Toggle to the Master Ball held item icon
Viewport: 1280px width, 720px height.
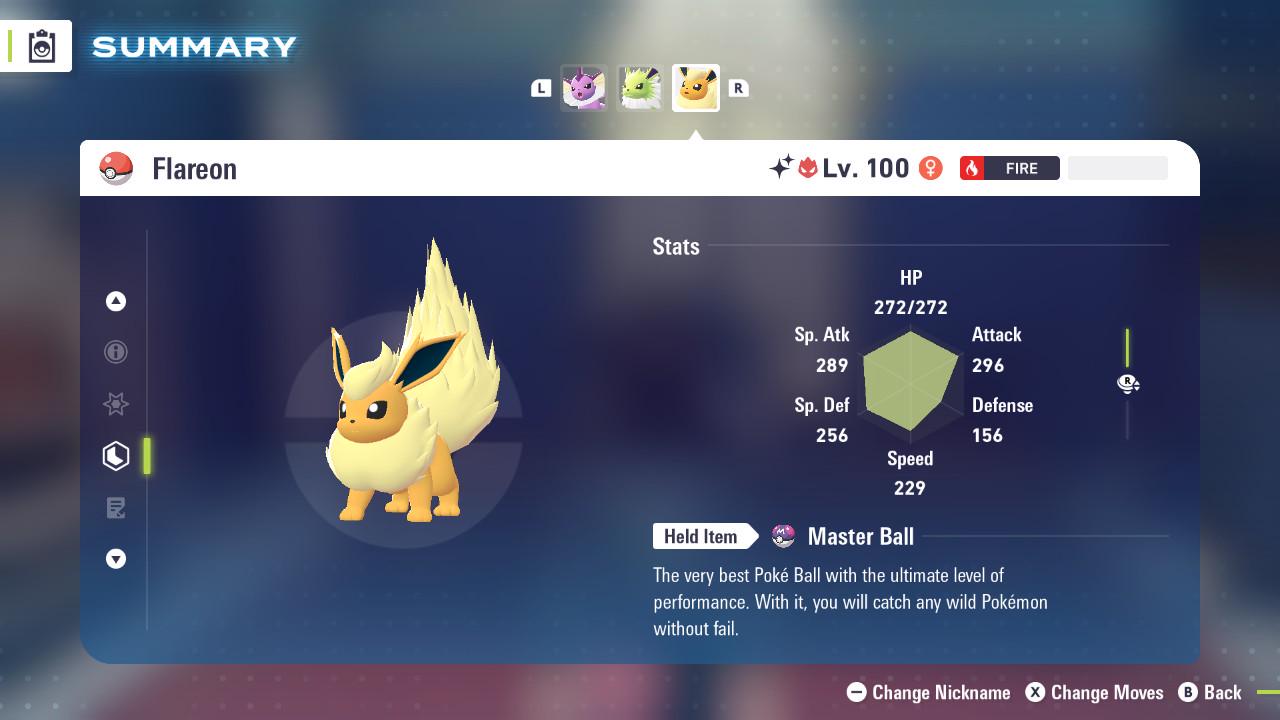click(782, 536)
